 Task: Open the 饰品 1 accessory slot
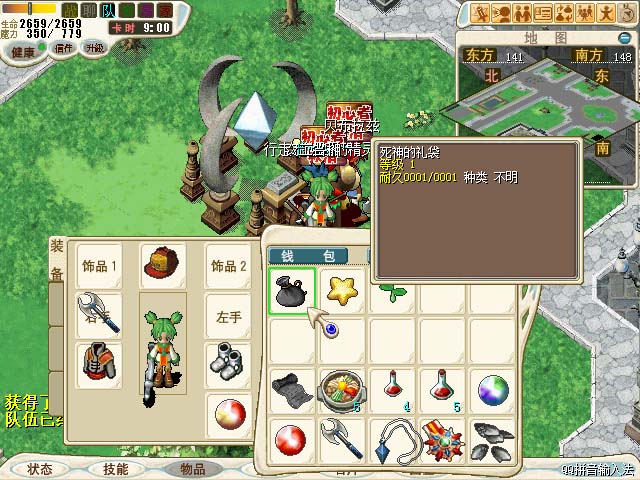point(98,266)
